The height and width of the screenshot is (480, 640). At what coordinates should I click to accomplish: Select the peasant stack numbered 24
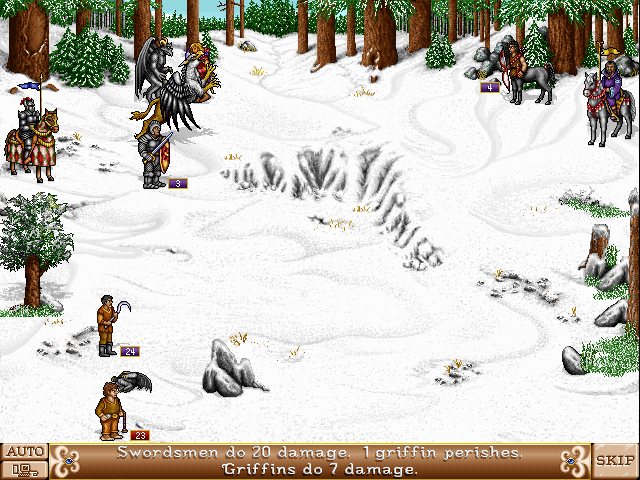click(107, 325)
